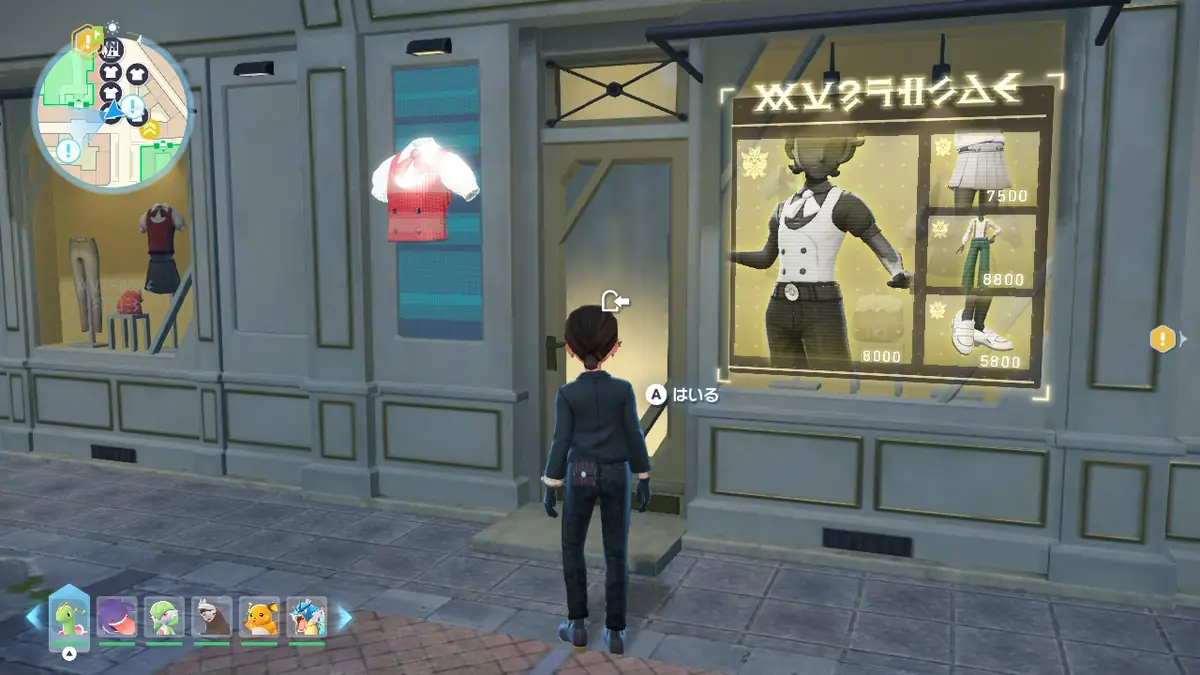Pick Gardevoir from the party bar
Viewport: 1200px width, 675px height.
[x=164, y=618]
